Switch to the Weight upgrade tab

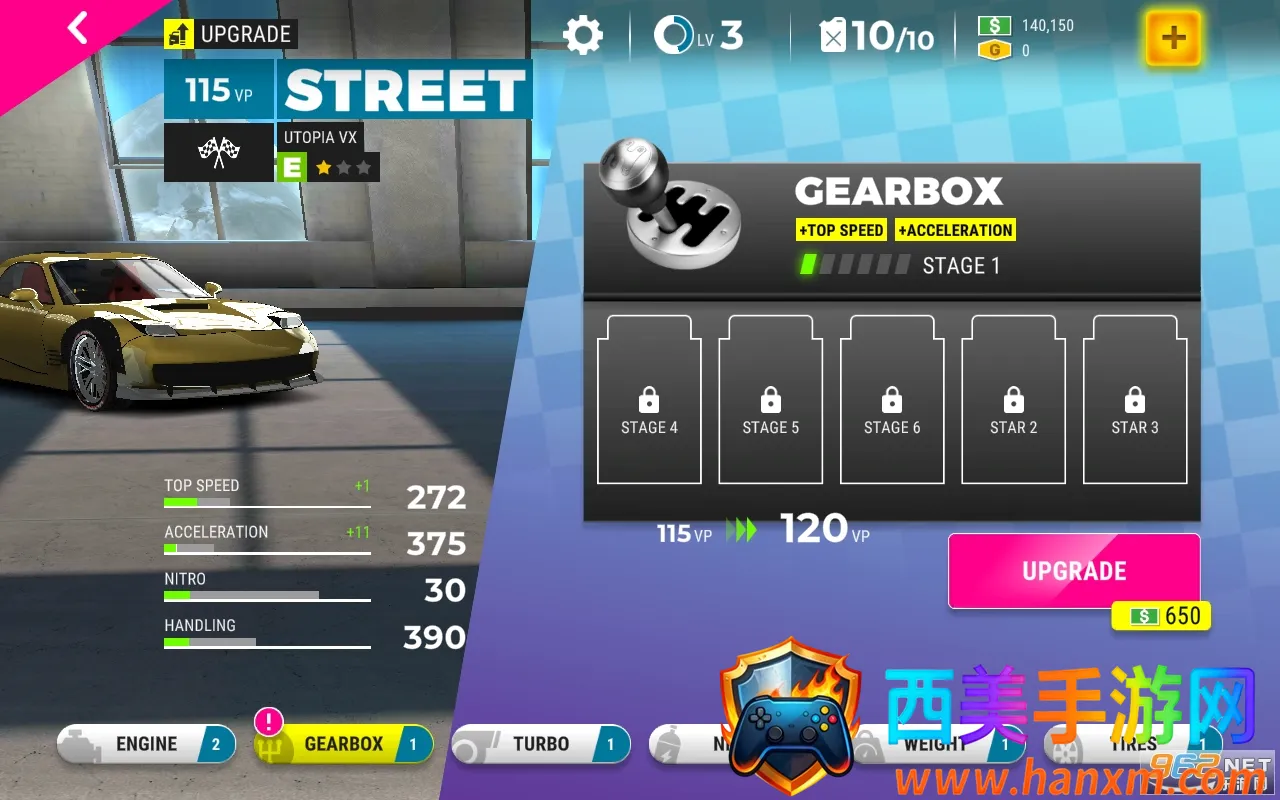(x=935, y=744)
